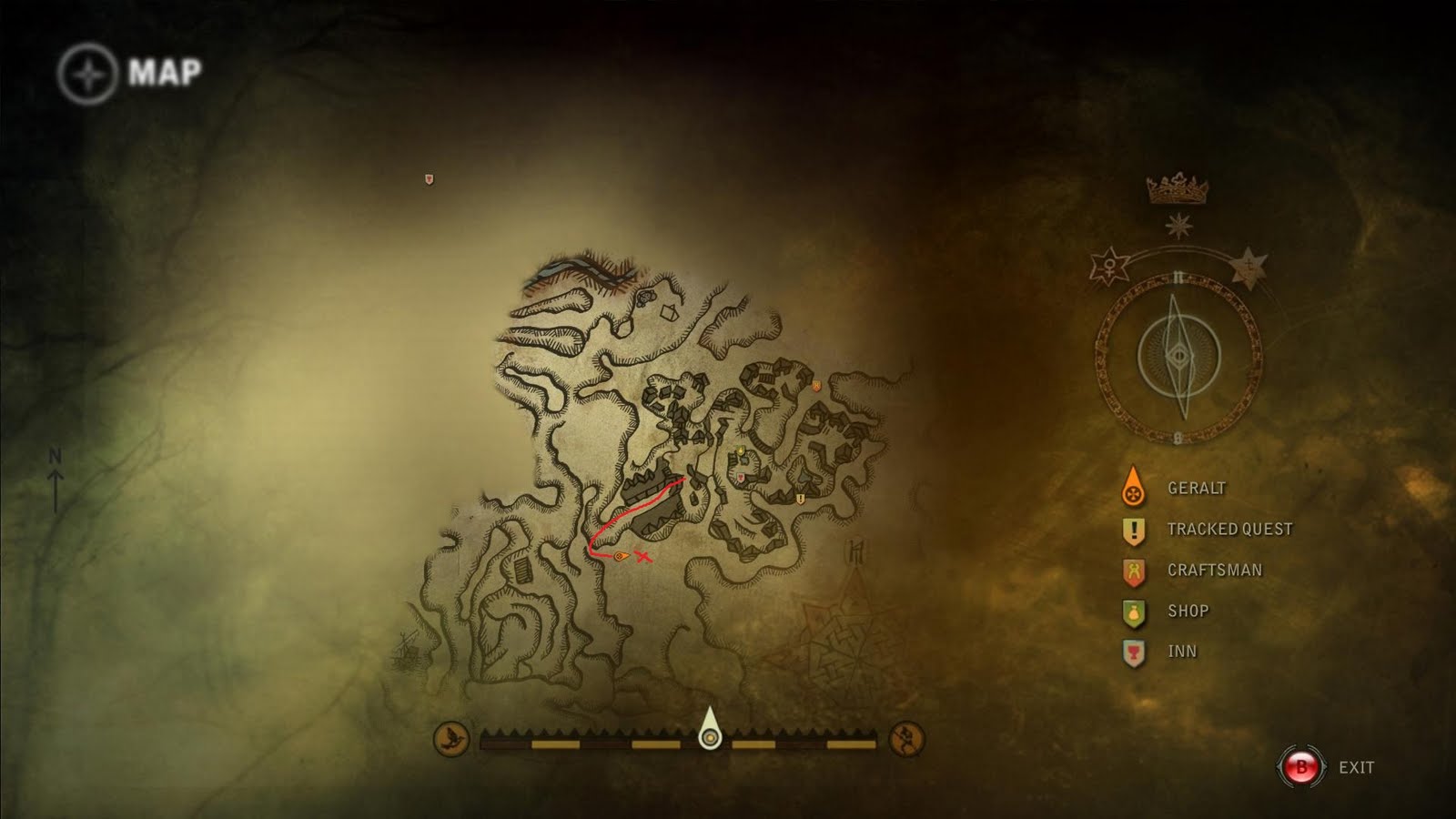This screenshot has height=819, width=1456.
Task: Select the Inn goblet icon in the legend
Action: [1133, 651]
